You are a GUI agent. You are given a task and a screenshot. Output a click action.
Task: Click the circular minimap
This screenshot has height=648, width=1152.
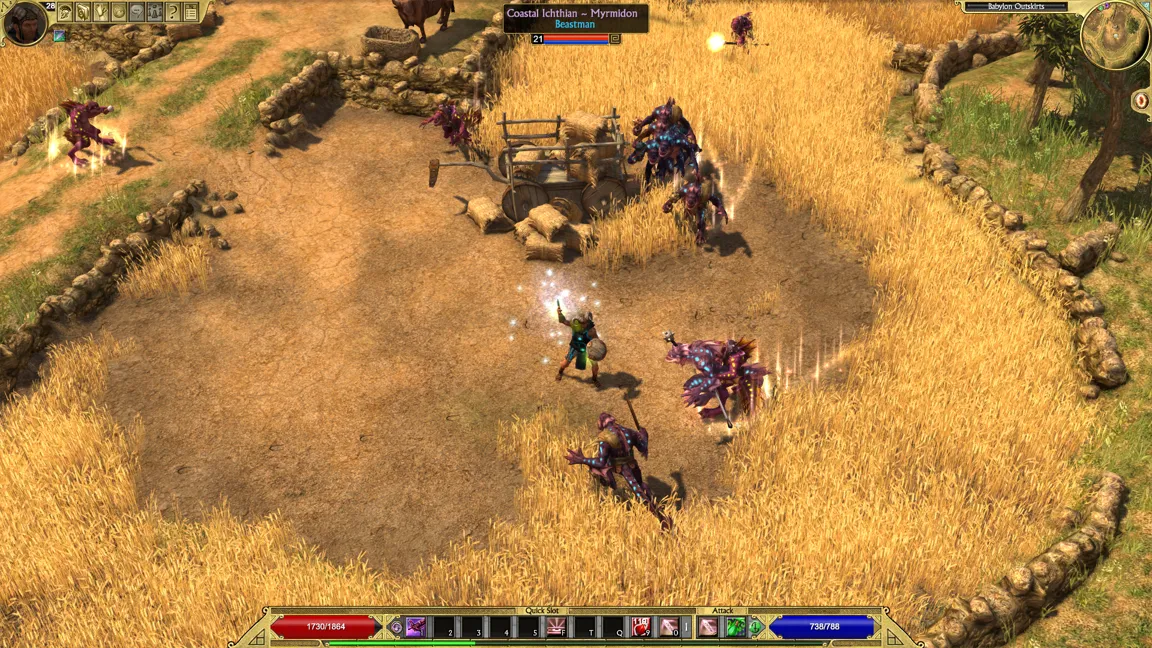(x=1114, y=37)
